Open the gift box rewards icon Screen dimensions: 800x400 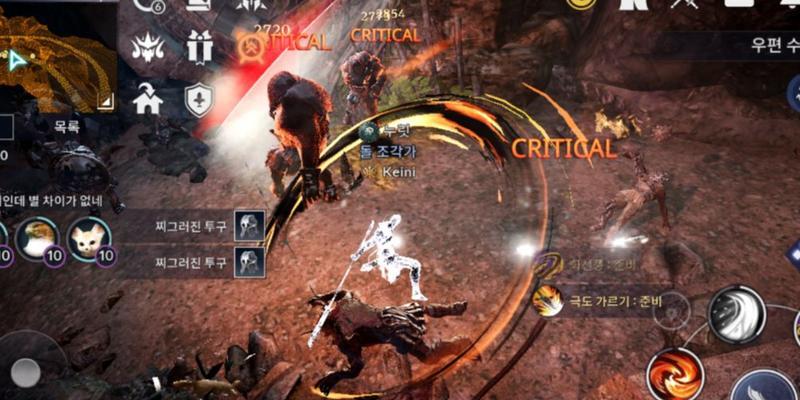(199, 45)
